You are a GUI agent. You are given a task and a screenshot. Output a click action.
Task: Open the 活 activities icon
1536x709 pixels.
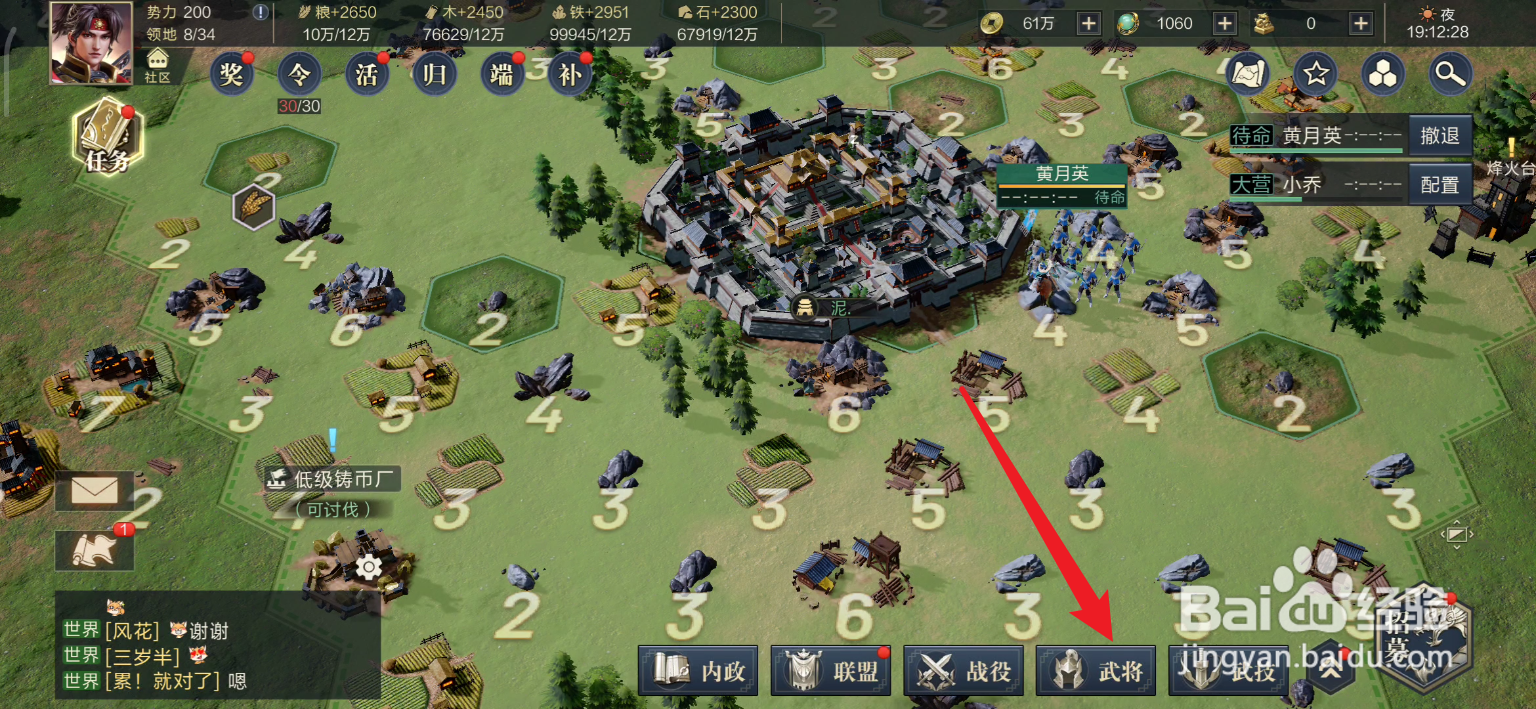pos(367,74)
